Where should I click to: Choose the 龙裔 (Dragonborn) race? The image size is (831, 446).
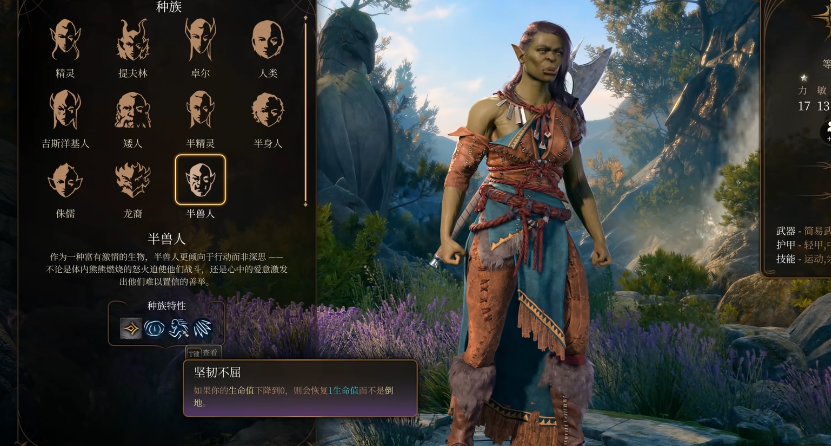(x=133, y=180)
